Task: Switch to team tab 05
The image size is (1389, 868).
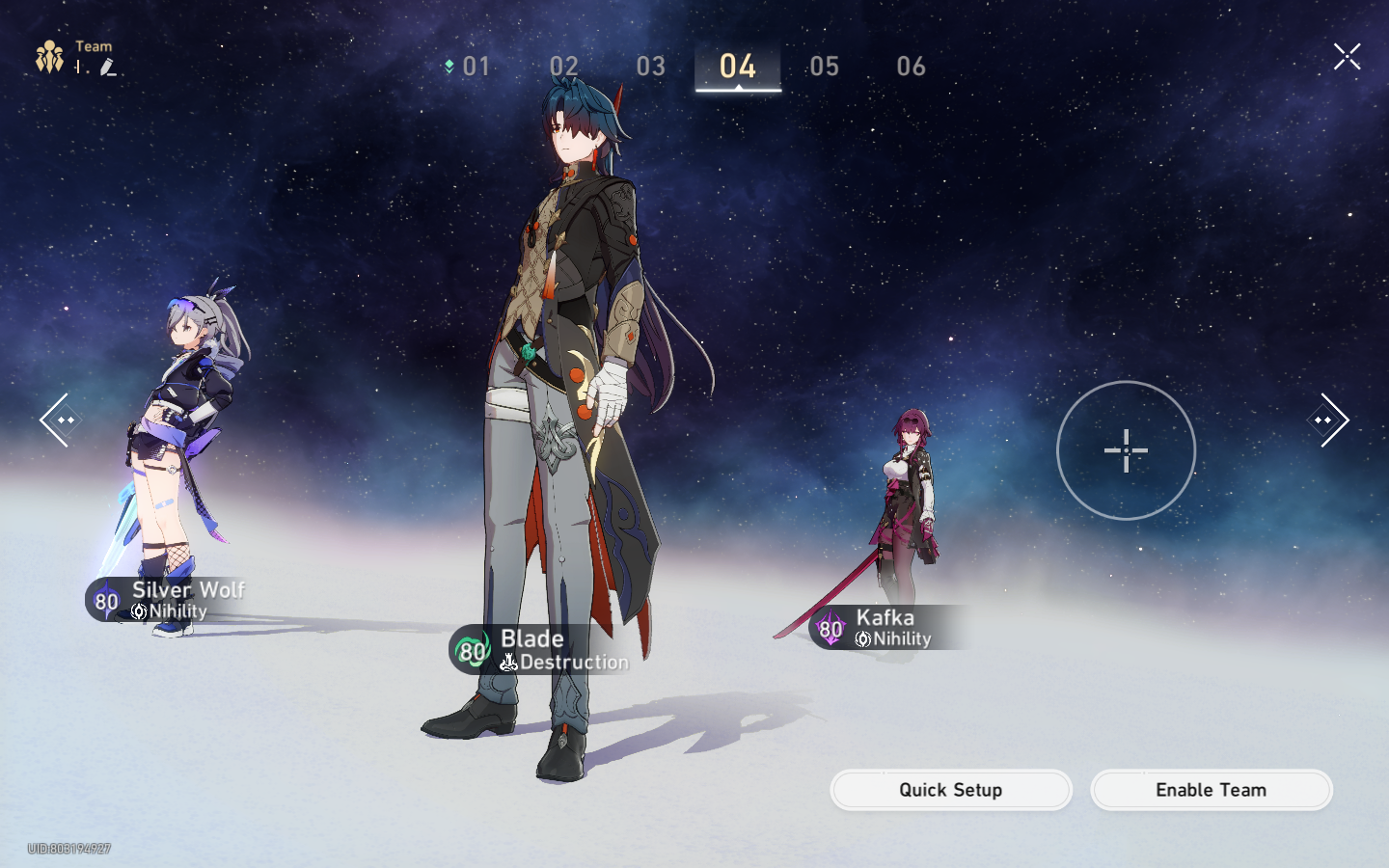Action: point(825,67)
